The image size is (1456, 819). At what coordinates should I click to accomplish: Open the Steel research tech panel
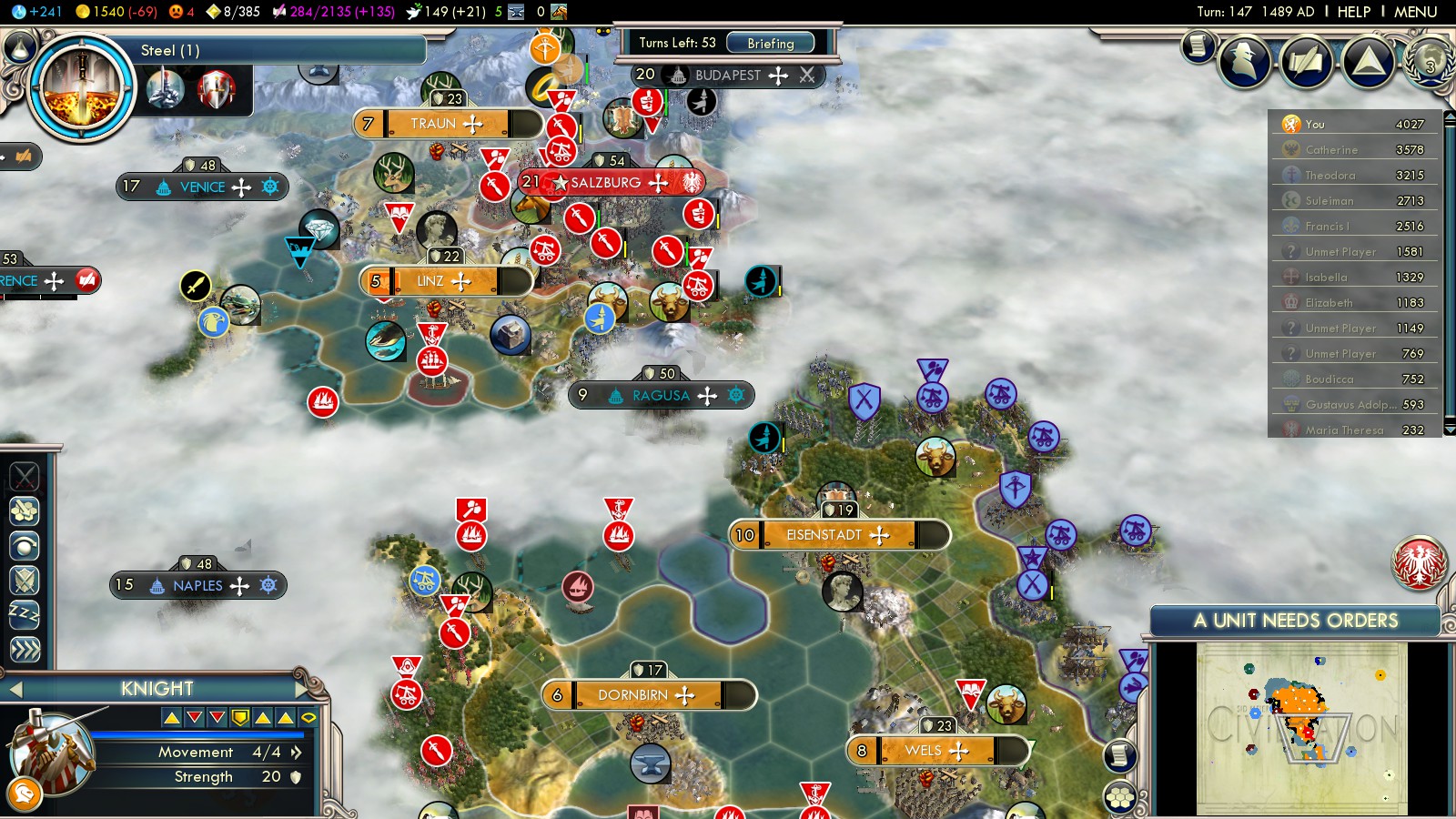[82, 87]
